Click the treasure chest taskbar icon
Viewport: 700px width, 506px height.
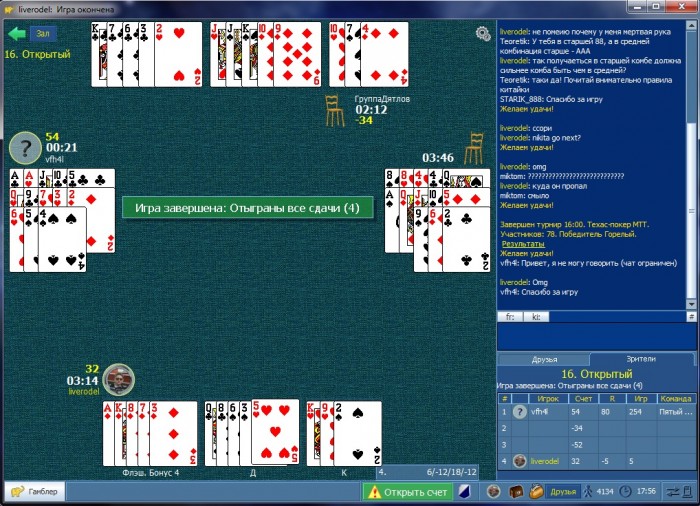(516, 492)
